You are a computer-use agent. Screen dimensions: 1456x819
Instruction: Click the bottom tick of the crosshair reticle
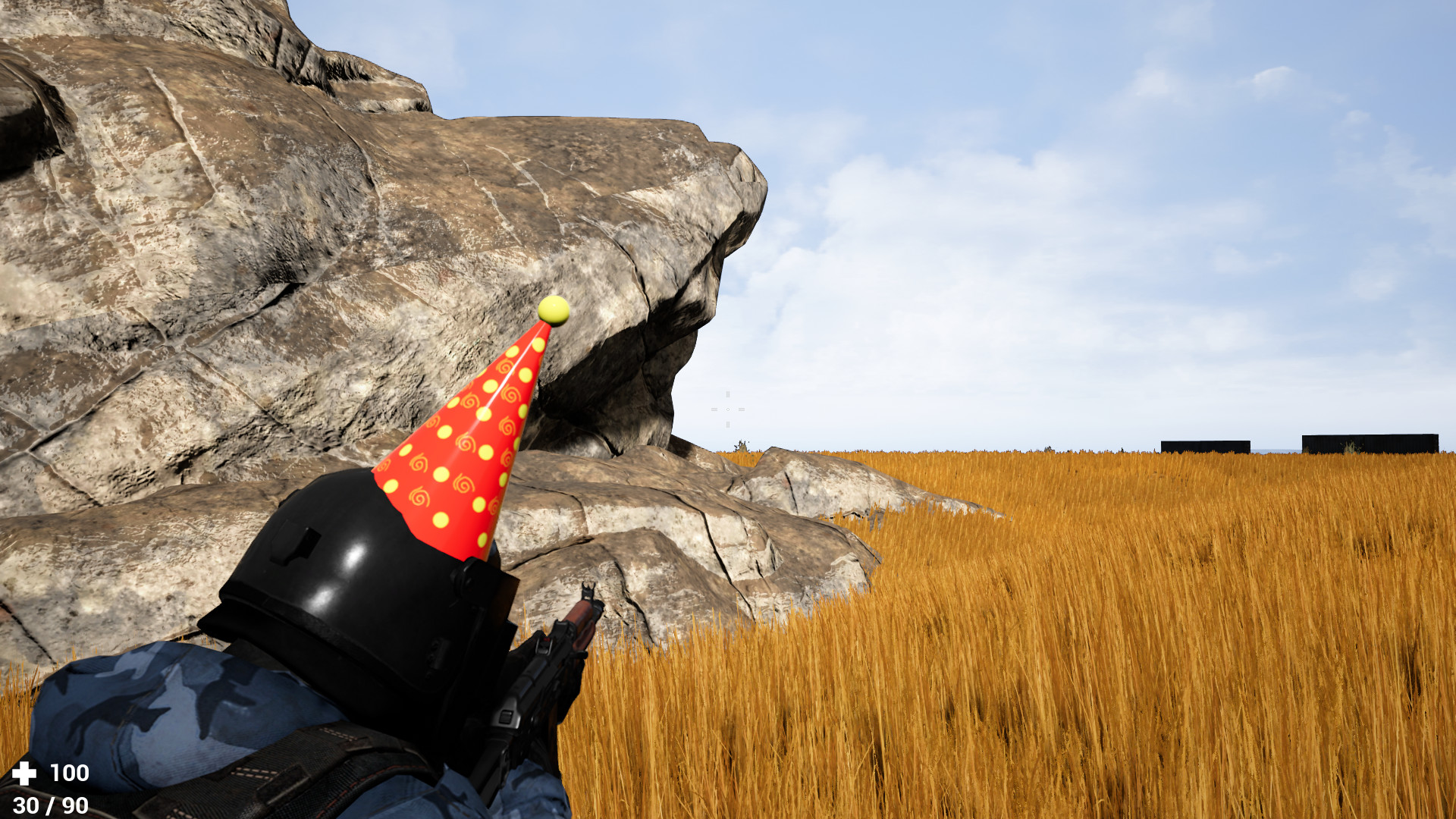click(728, 424)
